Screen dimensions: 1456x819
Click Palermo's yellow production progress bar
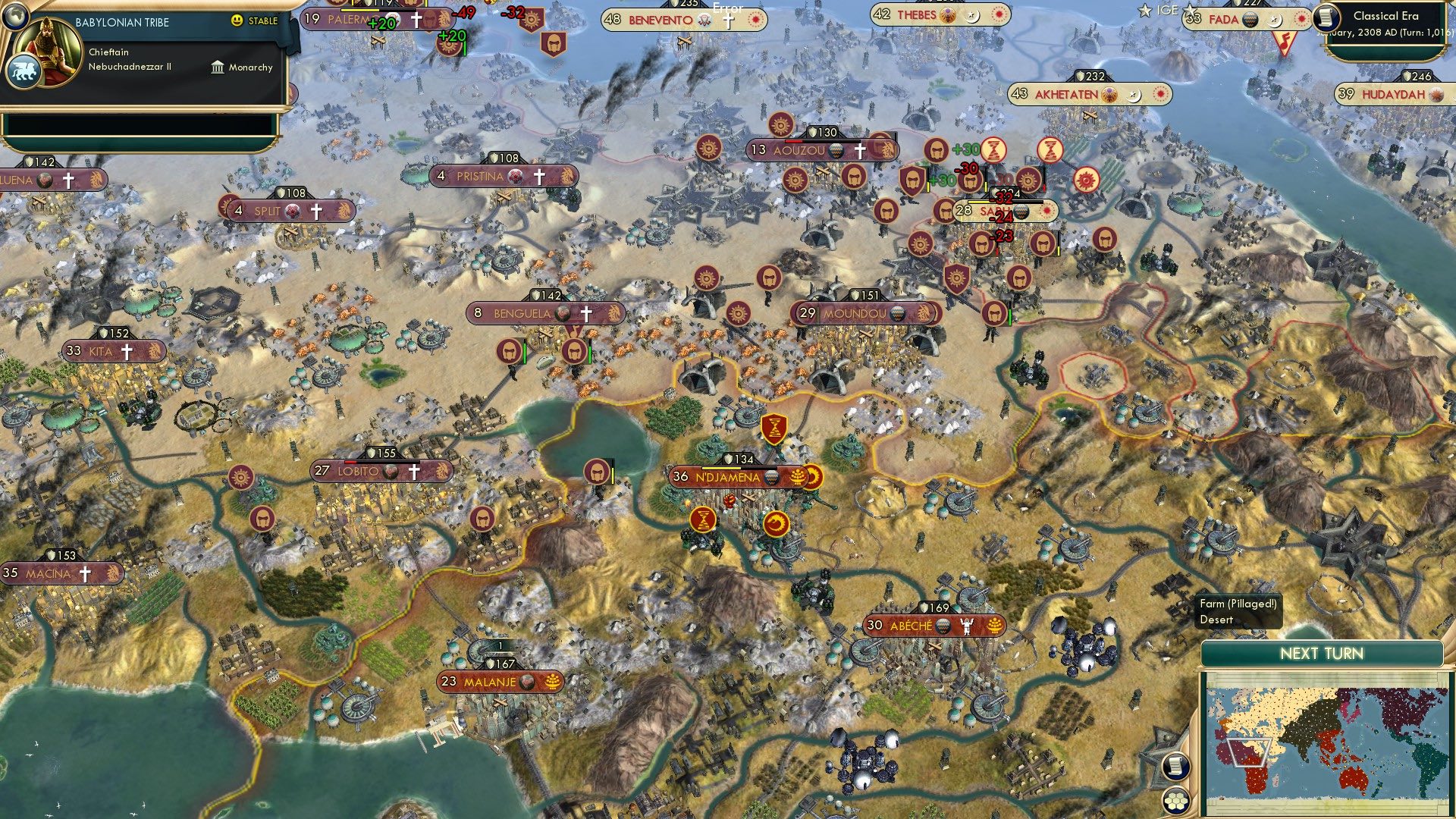360,10
